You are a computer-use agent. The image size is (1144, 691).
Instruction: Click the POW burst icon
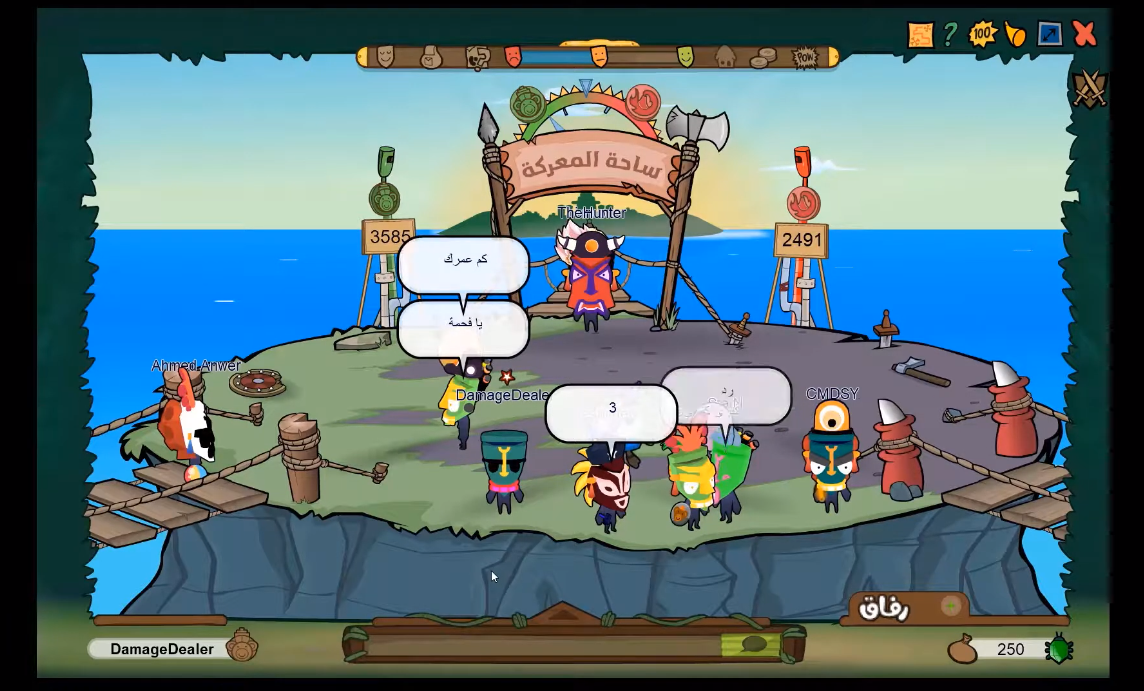point(805,57)
